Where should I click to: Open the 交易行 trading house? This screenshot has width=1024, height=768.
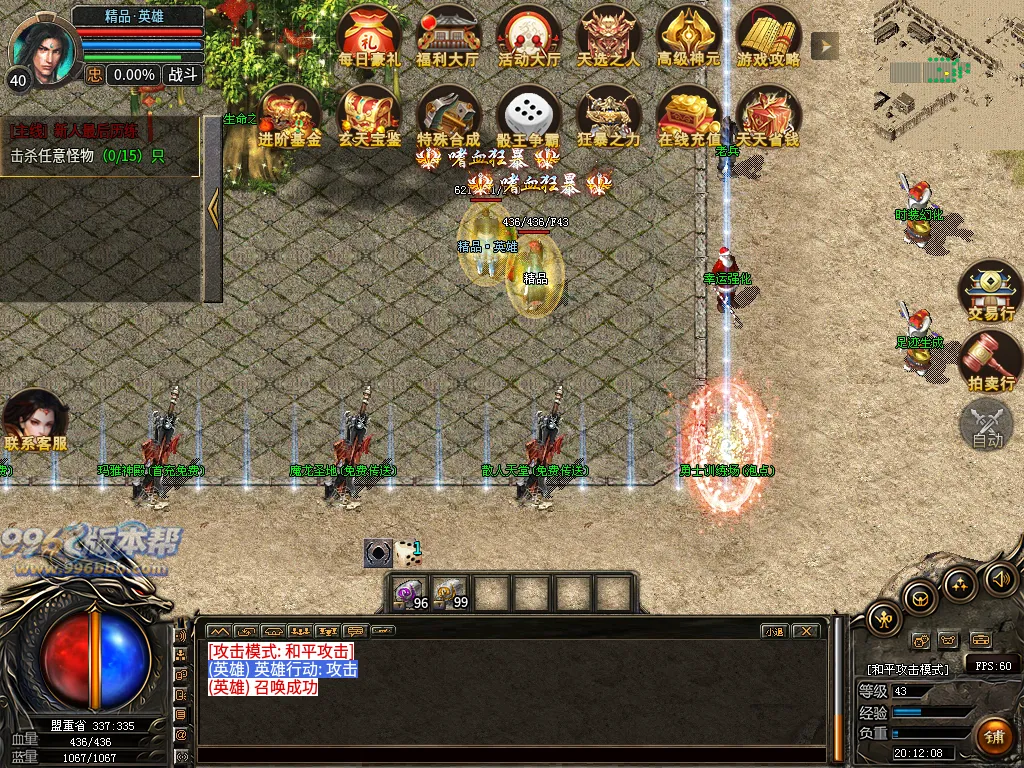coord(990,290)
